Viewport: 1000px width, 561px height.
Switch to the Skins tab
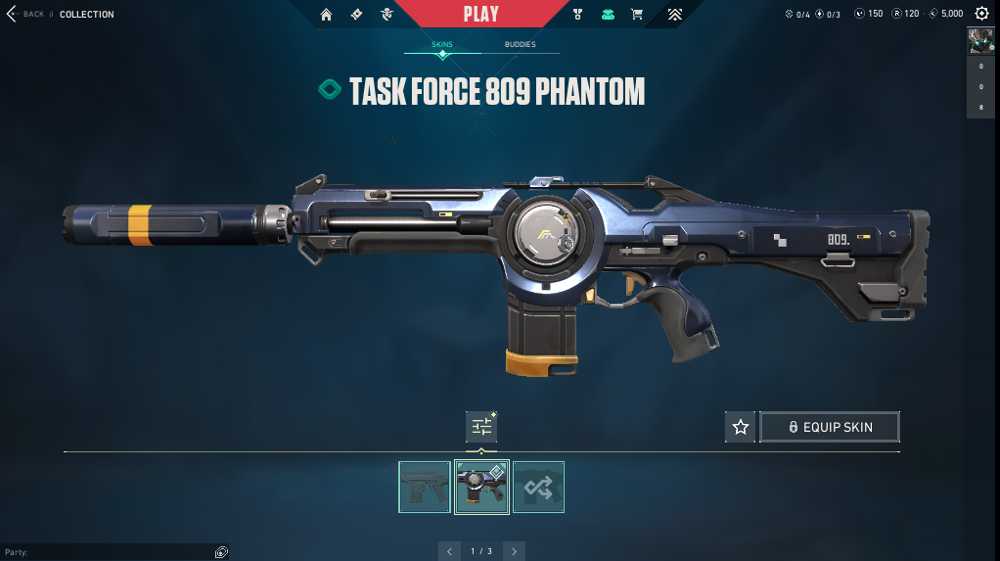coord(442,45)
